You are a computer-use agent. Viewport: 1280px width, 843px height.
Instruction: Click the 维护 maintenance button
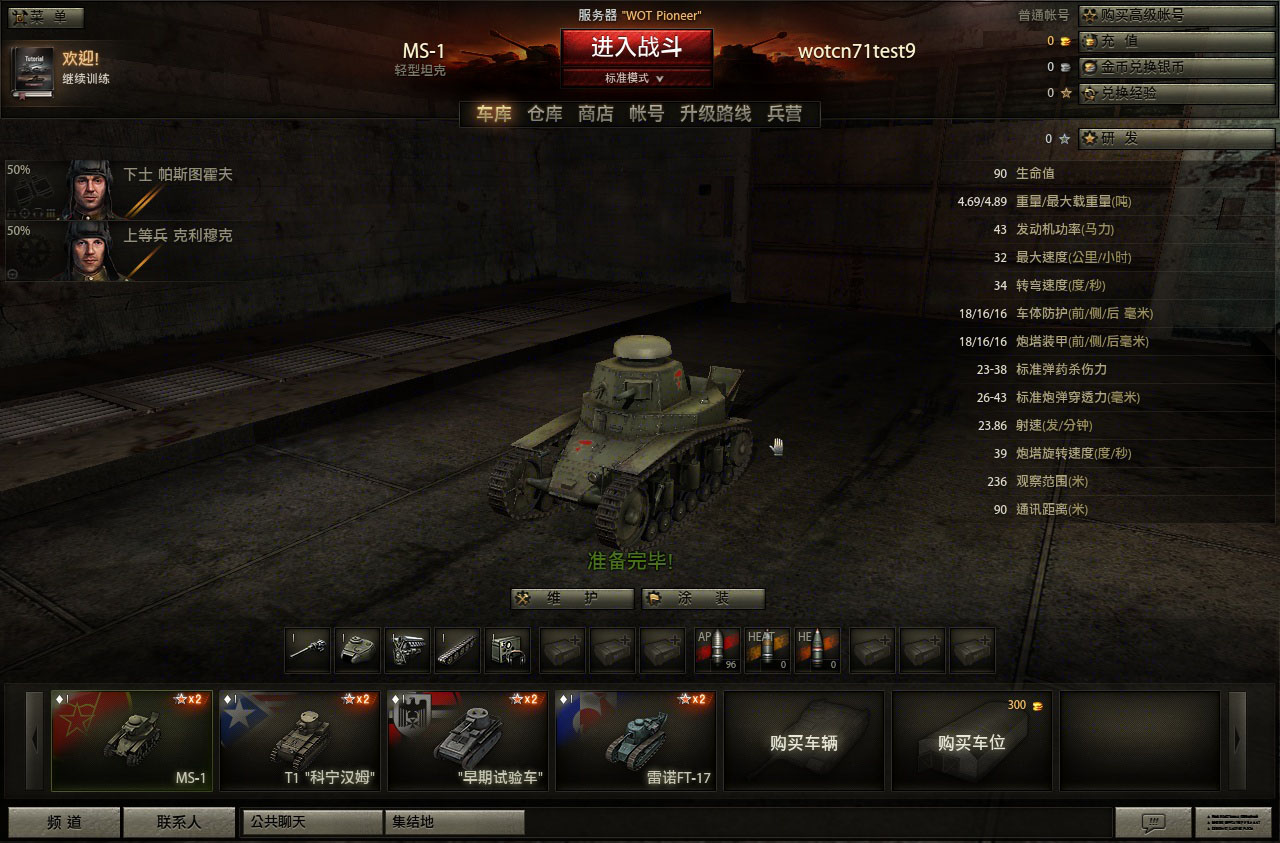(573, 599)
